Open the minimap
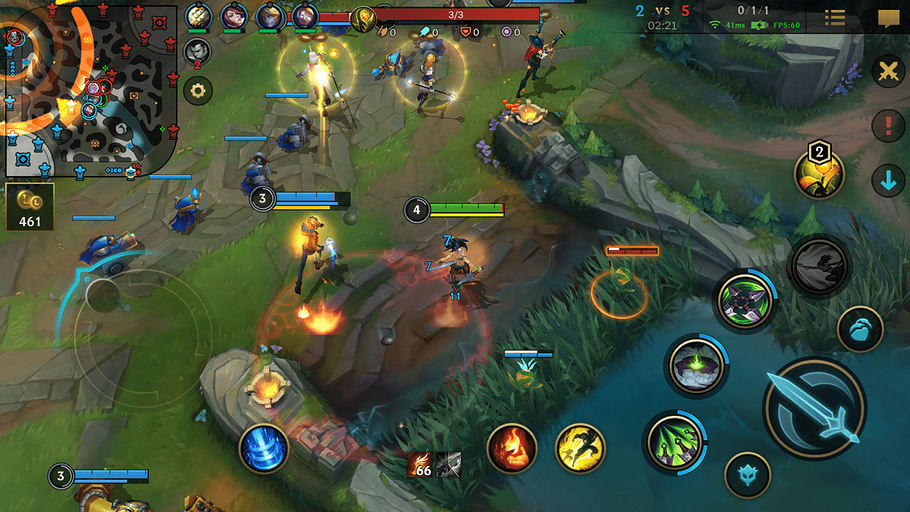The width and height of the screenshot is (910, 512). pyautogui.click(x=90, y=90)
